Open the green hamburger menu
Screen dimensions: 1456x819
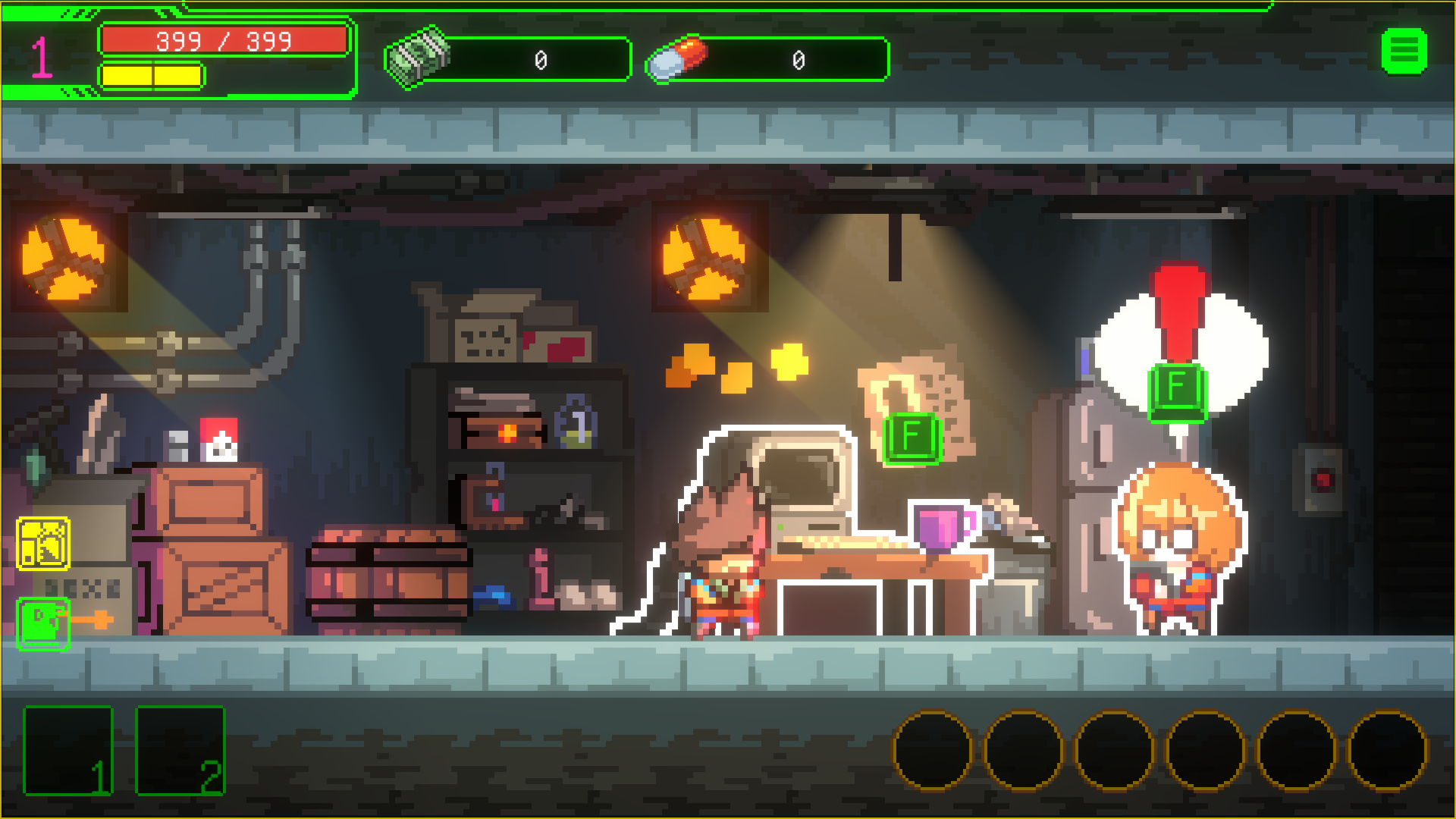coord(1404,52)
